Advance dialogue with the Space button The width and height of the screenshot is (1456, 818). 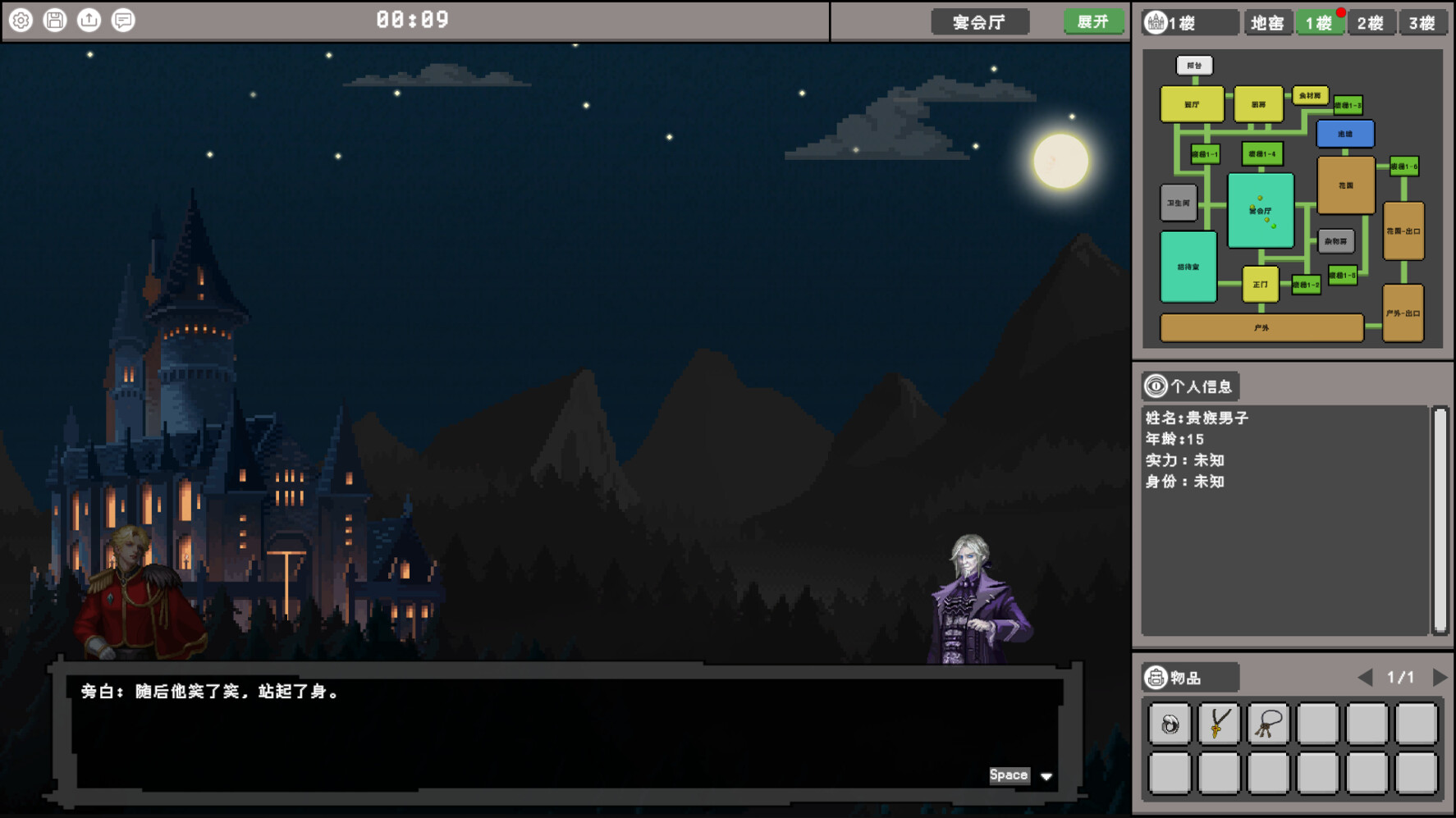click(1009, 774)
